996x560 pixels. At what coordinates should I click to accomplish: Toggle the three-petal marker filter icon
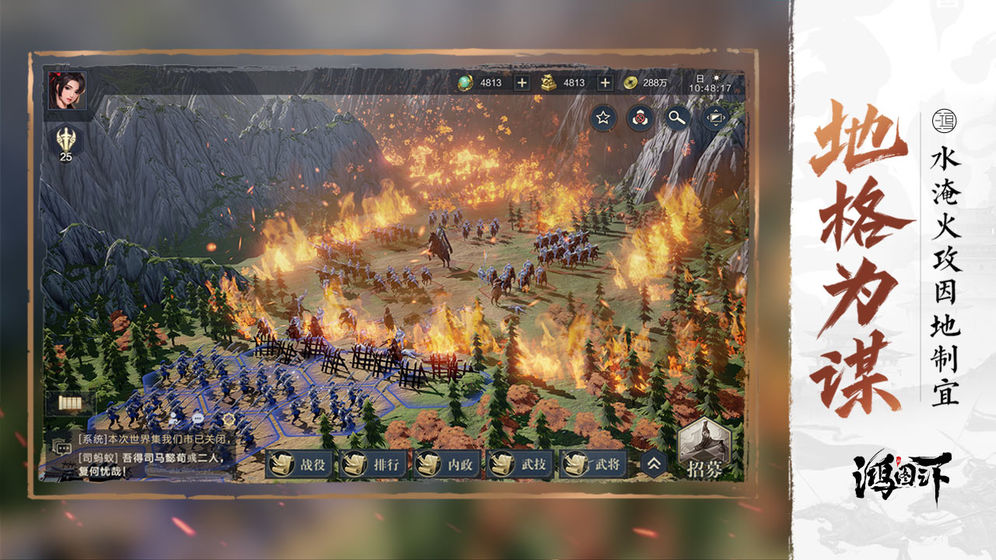coord(640,118)
